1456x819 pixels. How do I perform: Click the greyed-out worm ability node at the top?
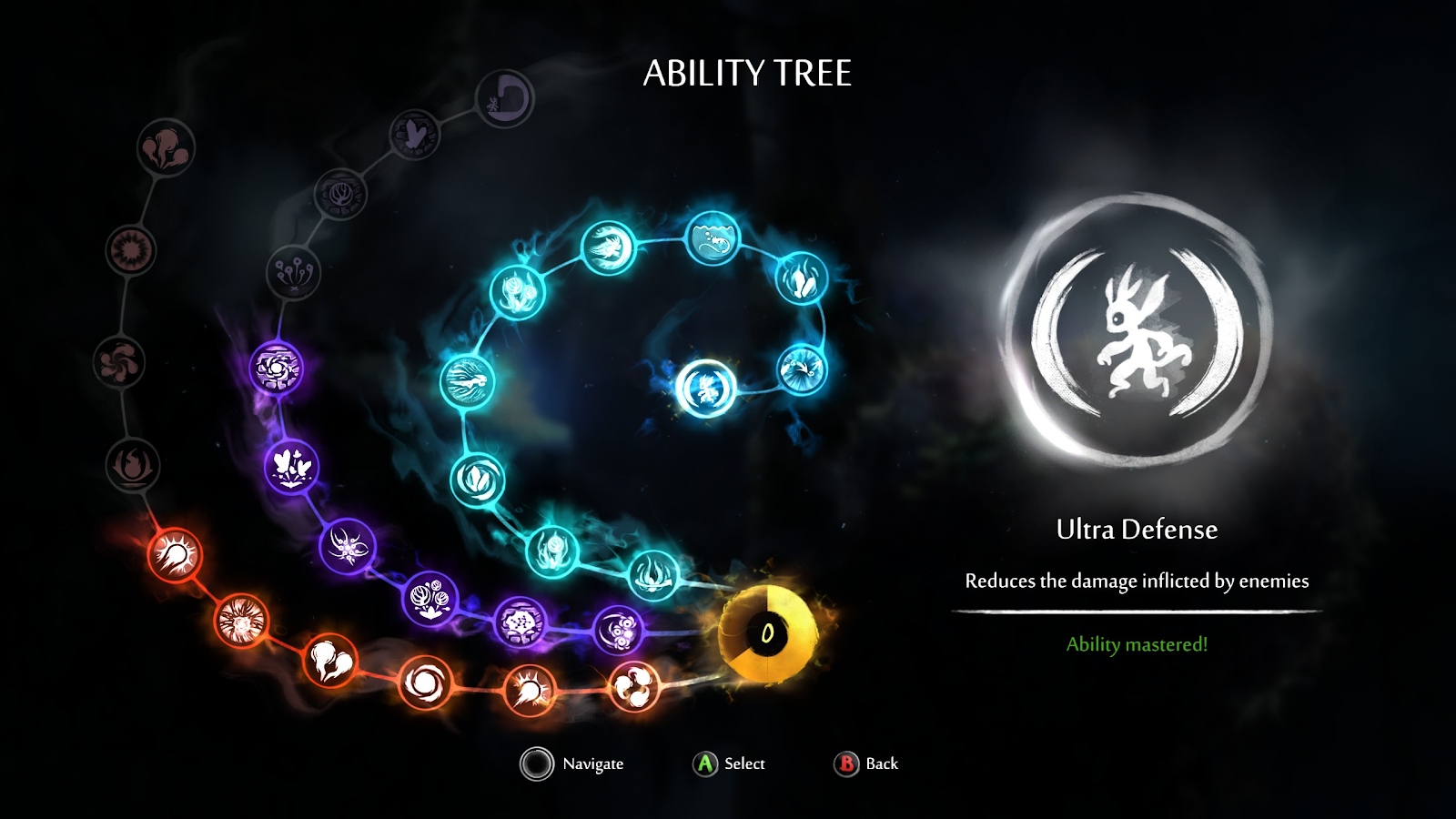[503, 100]
